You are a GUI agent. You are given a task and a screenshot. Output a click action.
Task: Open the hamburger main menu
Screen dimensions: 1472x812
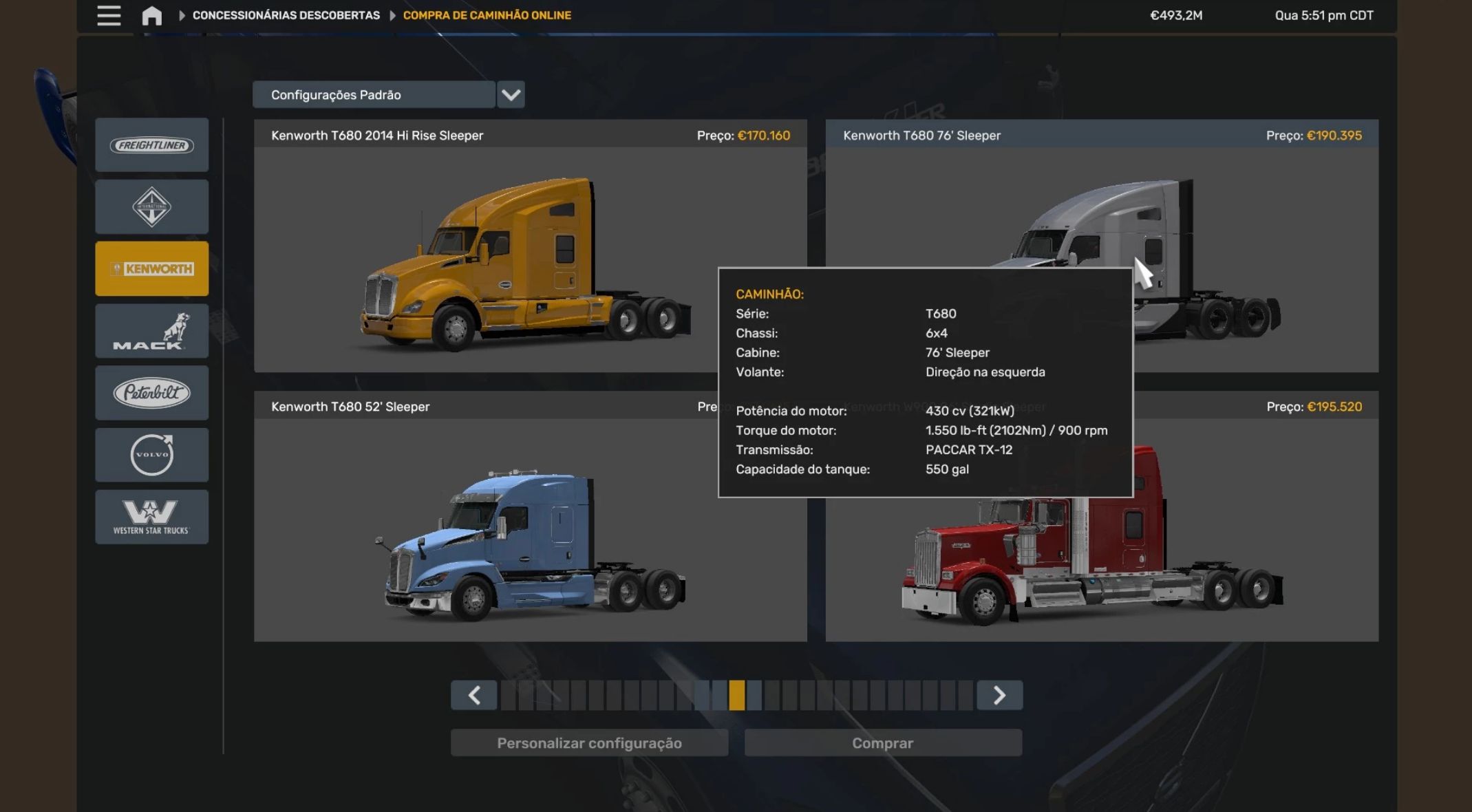point(109,15)
